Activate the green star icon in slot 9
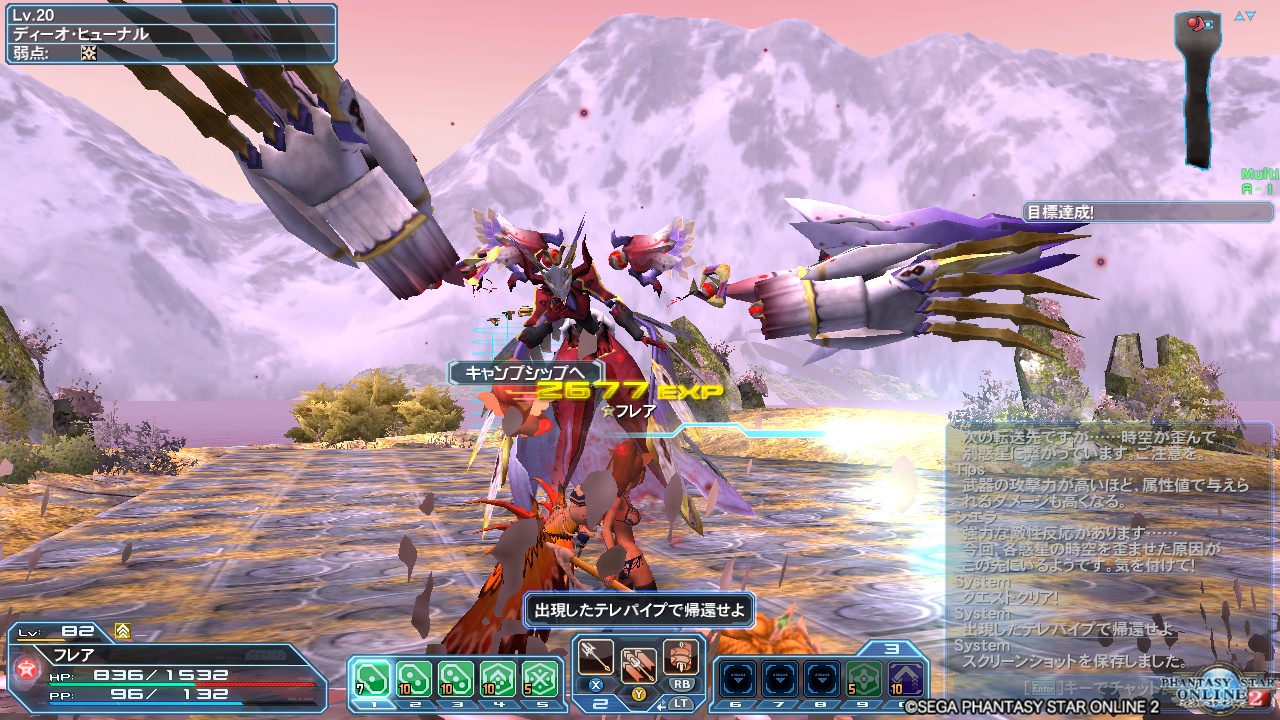The image size is (1280, 720). [x=864, y=679]
